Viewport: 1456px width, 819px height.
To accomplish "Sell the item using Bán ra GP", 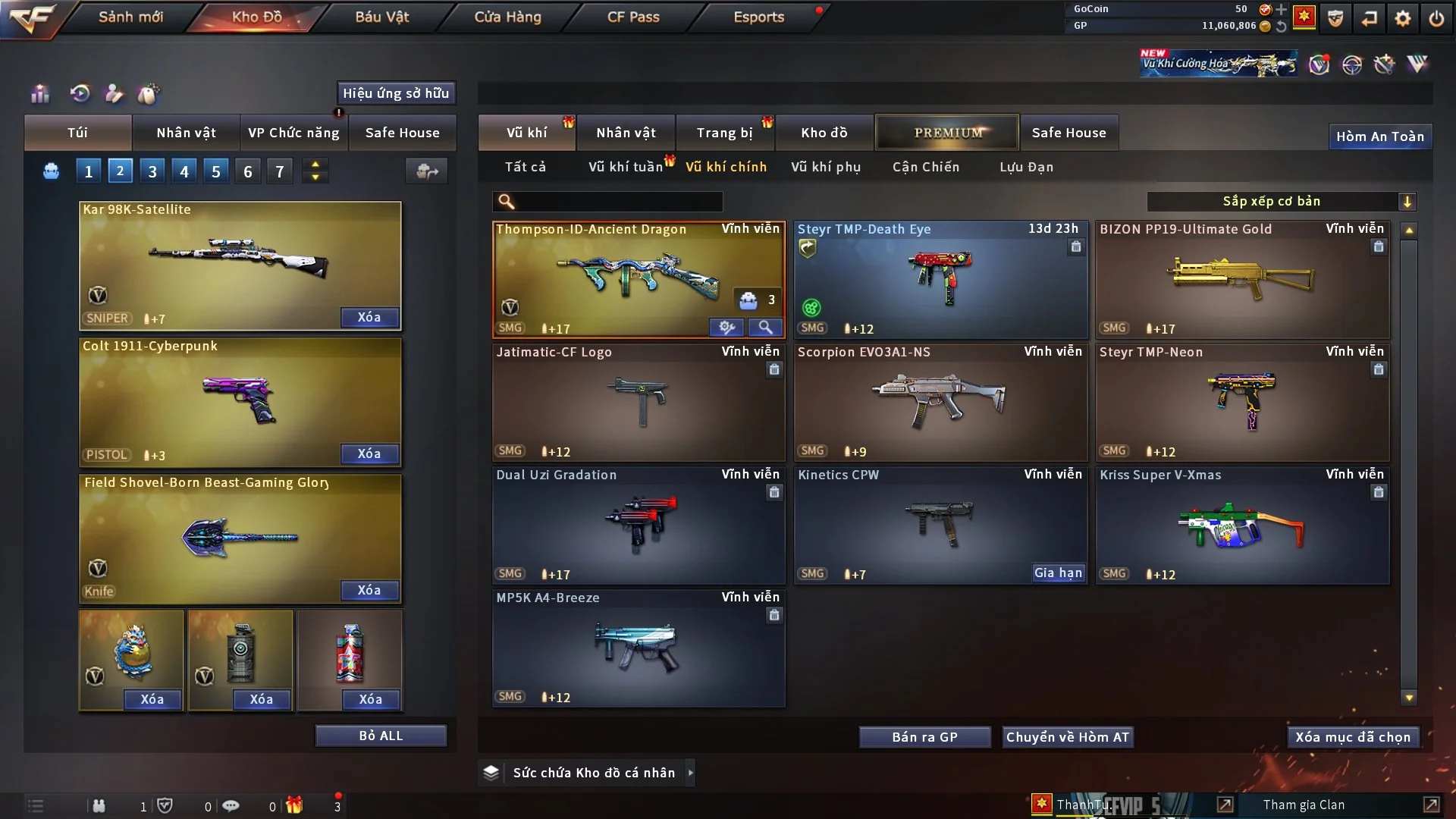I will 924,737.
